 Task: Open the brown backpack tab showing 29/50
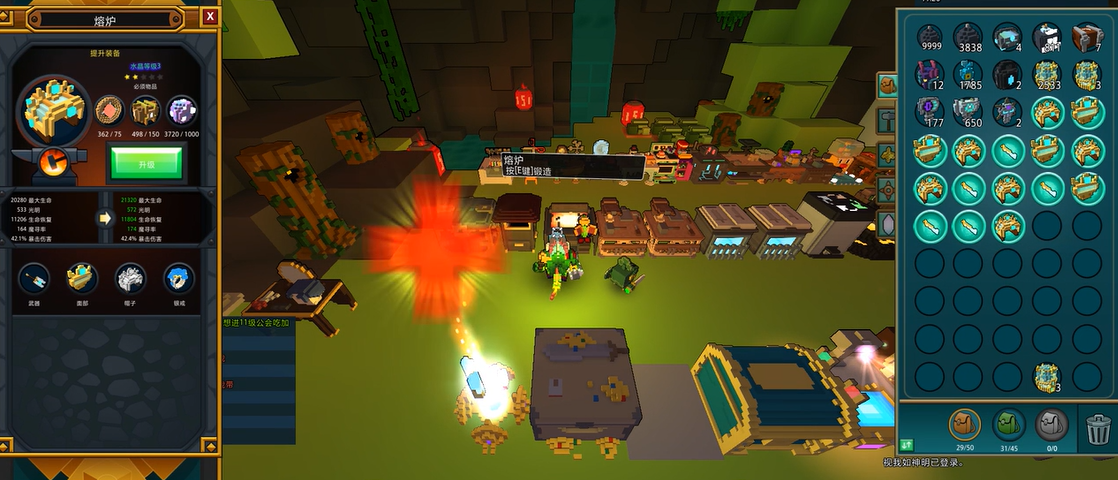(964, 424)
